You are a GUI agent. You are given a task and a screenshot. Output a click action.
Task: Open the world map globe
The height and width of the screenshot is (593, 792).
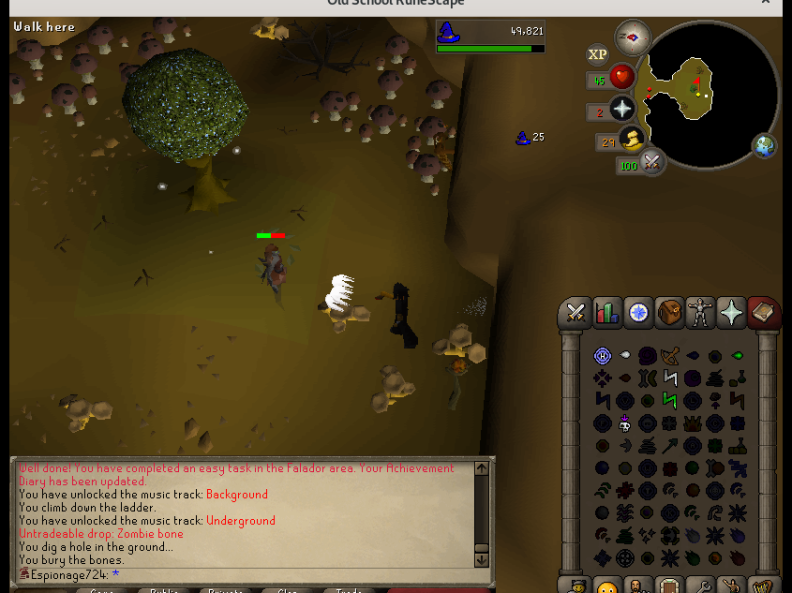pyautogui.click(x=764, y=146)
